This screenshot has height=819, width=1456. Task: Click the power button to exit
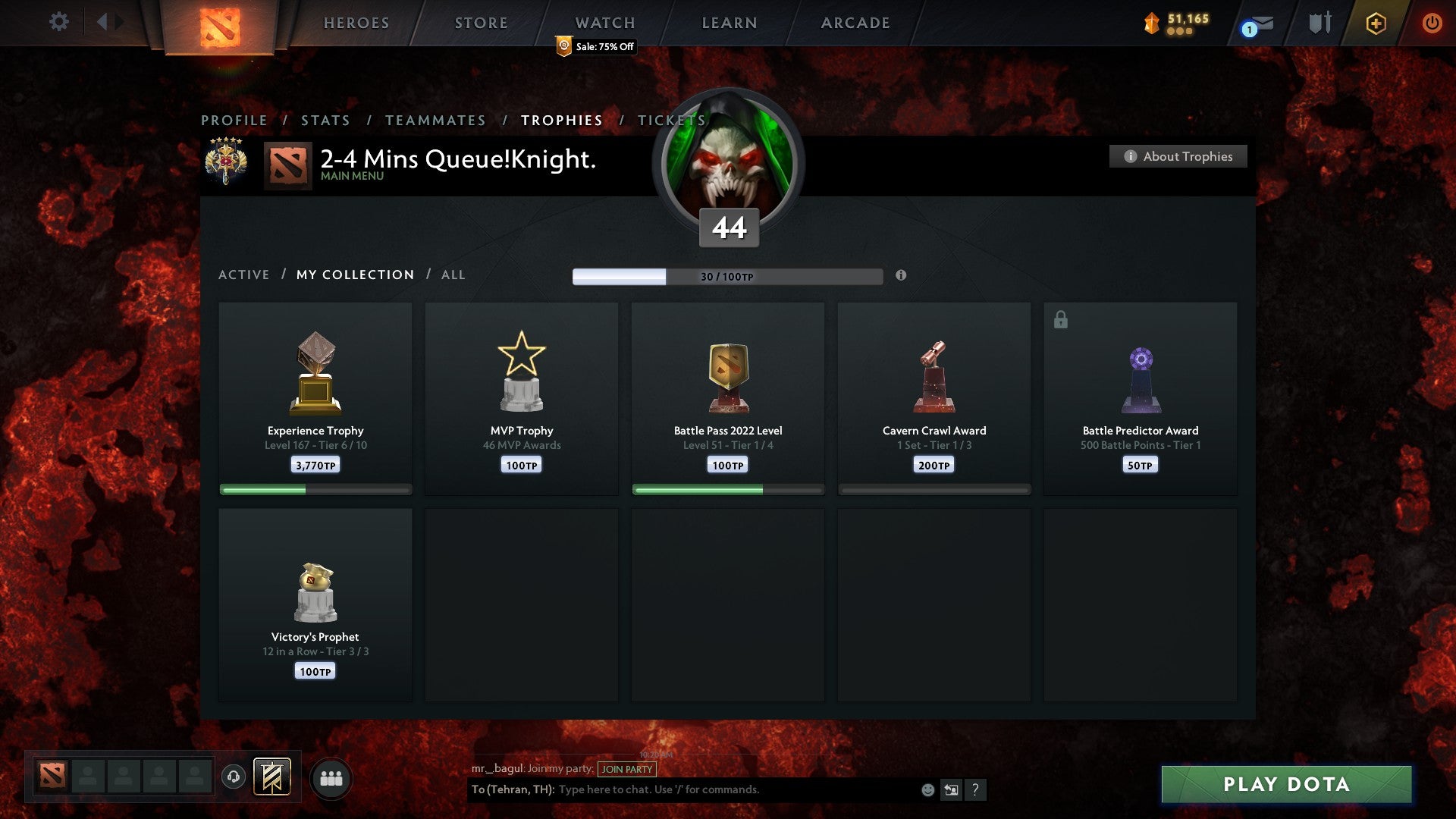[1432, 22]
